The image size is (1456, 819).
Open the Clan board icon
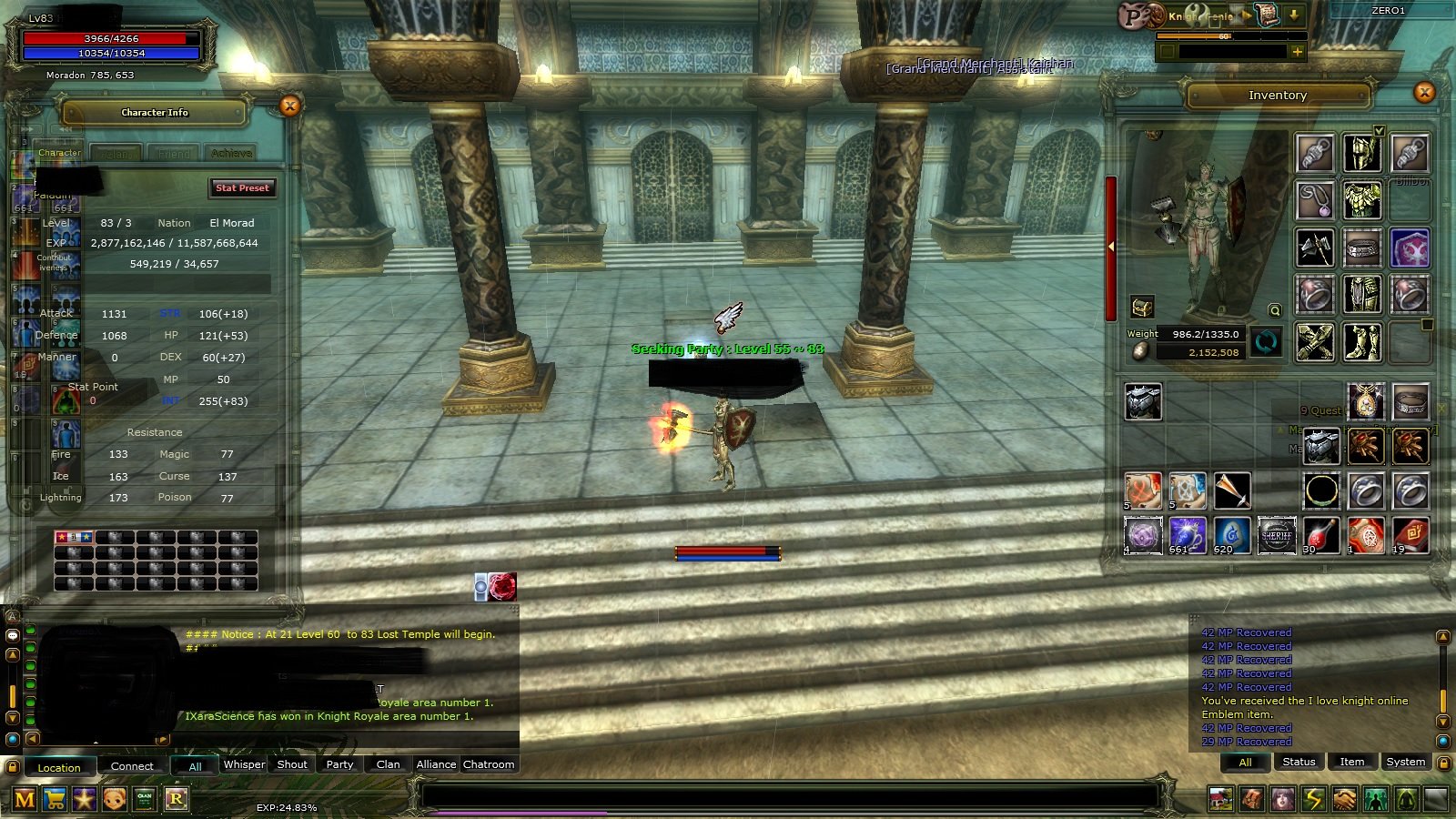point(145,798)
